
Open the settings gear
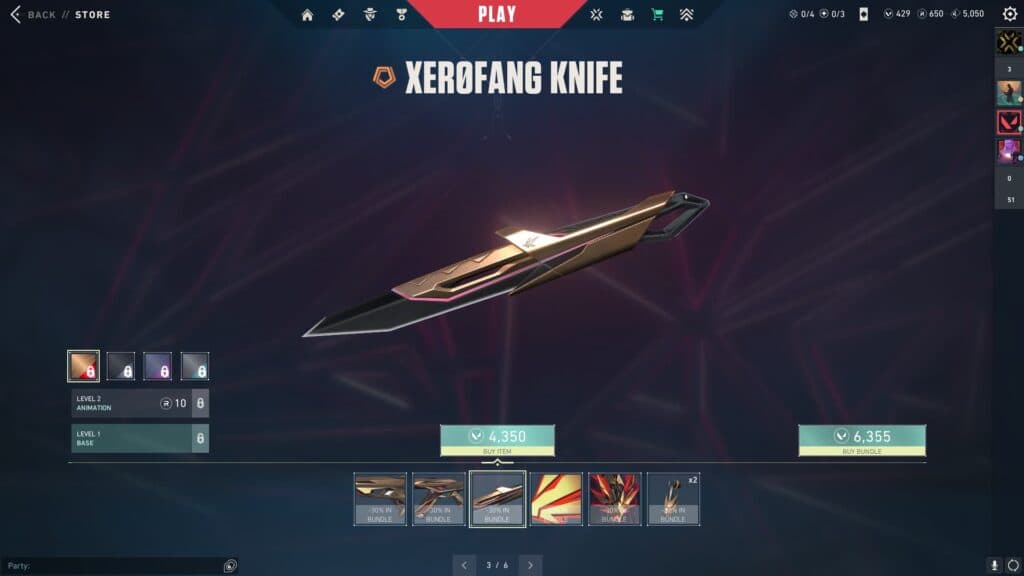(1008, 15)
